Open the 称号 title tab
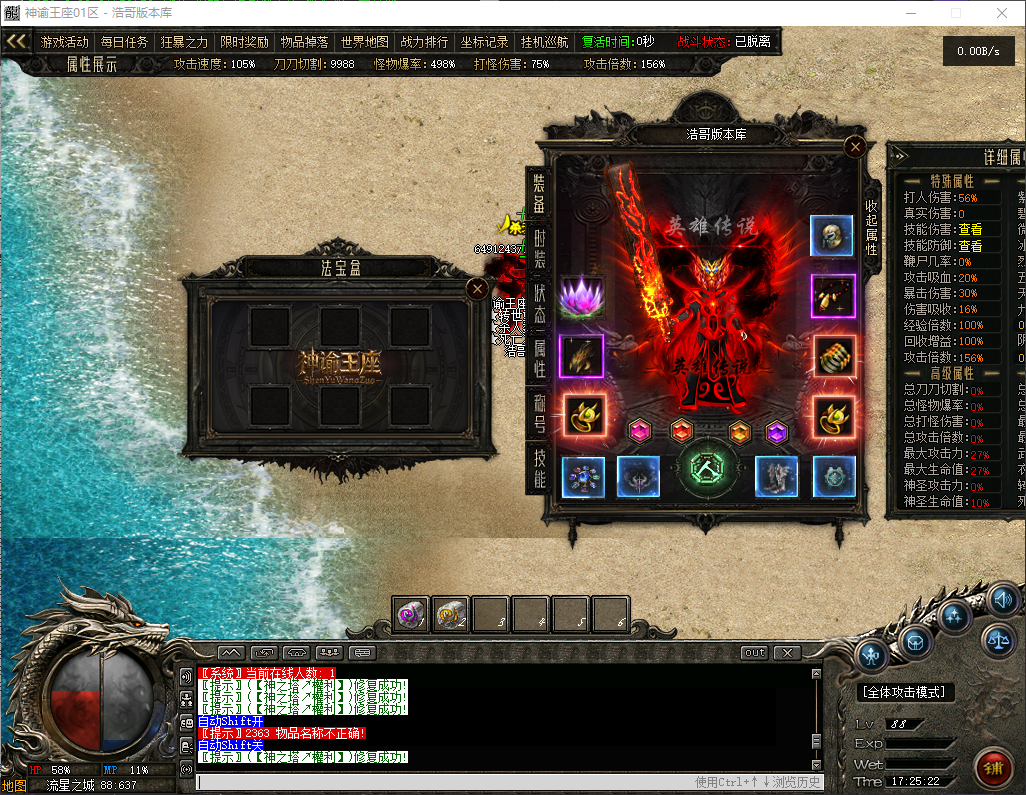Image resolution: width=1026 pixels, height=795 pixels. (539, 412)
